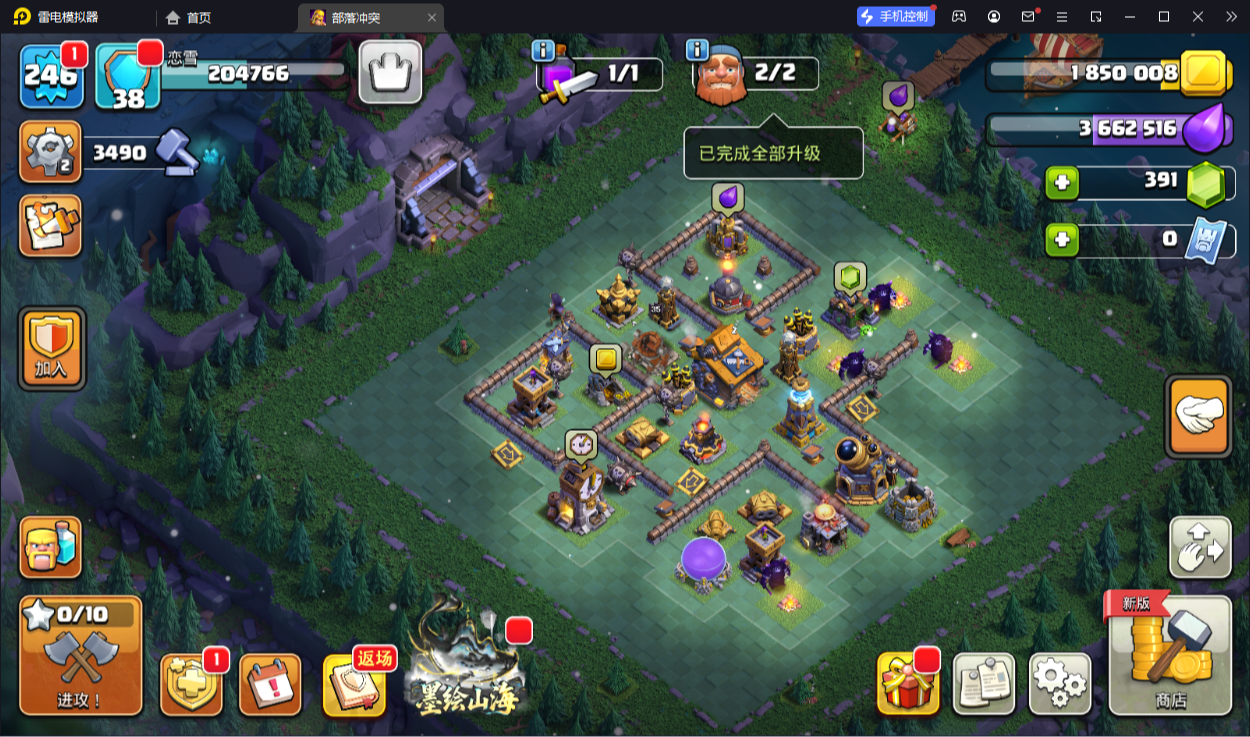Open the 返场 book button
The width and height of the screenshot is (1250, 737).
(x=354, y=685)
